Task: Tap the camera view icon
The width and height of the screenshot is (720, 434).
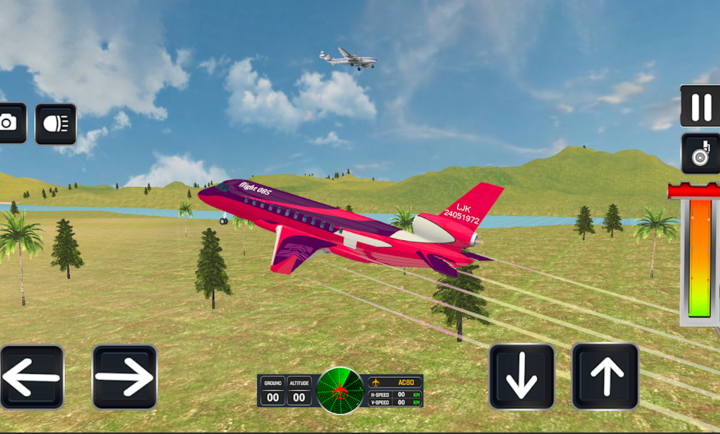Action: click(9, 123)
